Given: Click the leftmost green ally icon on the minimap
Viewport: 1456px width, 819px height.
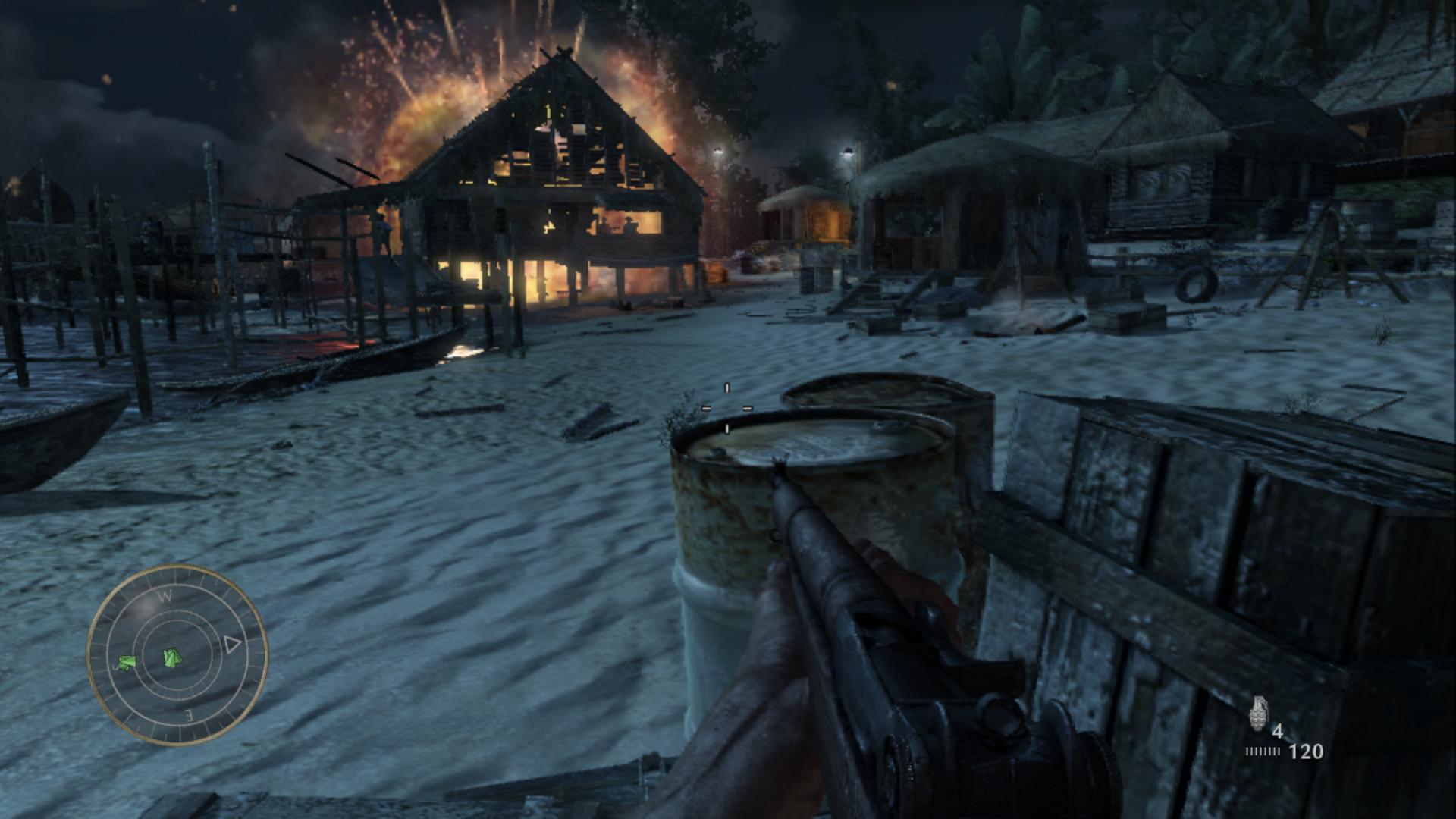Looking at the screenshot, I should [126, 663].
